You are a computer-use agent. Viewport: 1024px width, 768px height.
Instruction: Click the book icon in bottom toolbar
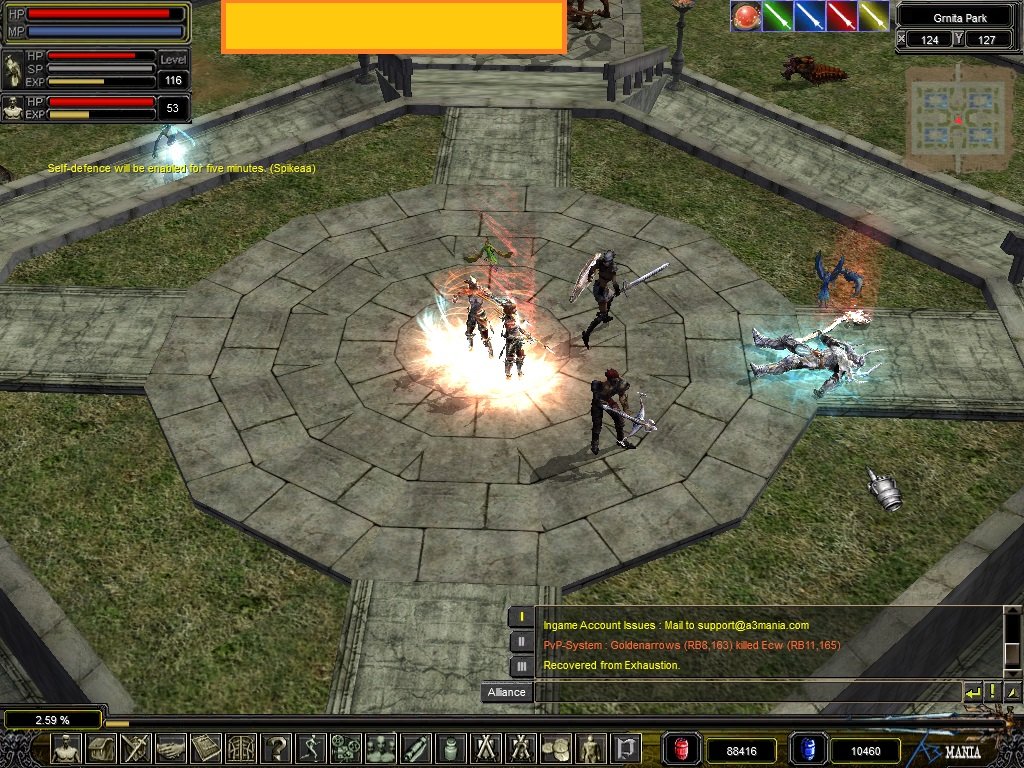(205, 748)
